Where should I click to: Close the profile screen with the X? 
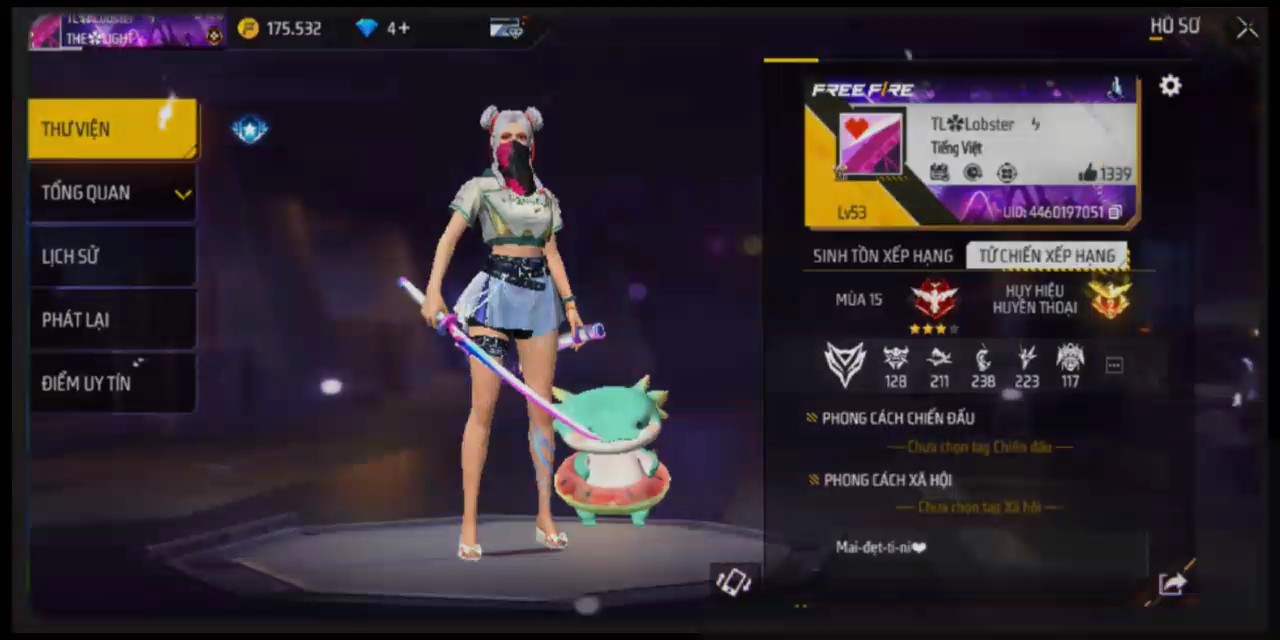click(1247, 28)
